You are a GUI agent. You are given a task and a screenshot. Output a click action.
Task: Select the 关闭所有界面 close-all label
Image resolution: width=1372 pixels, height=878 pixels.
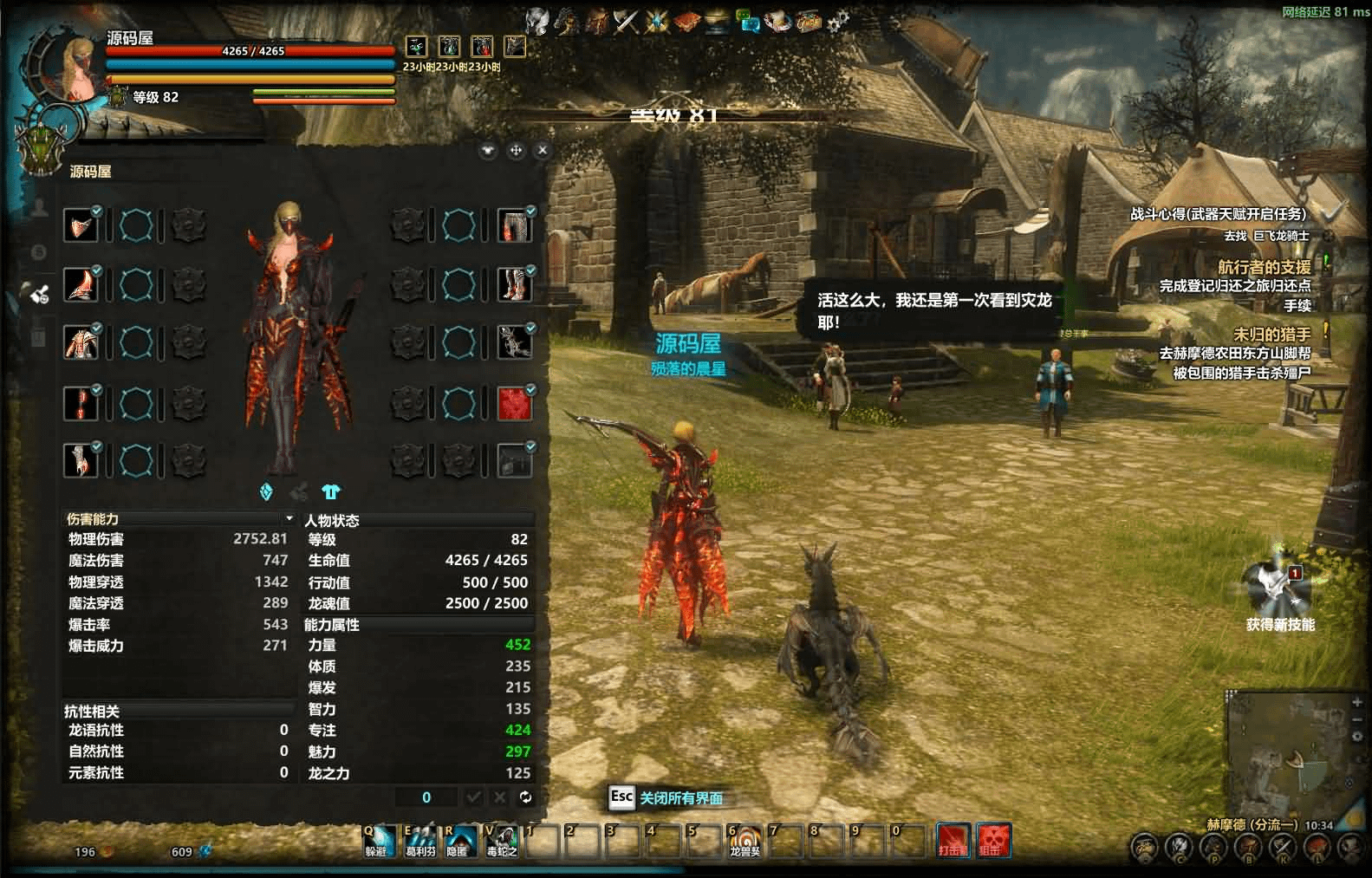681,797
